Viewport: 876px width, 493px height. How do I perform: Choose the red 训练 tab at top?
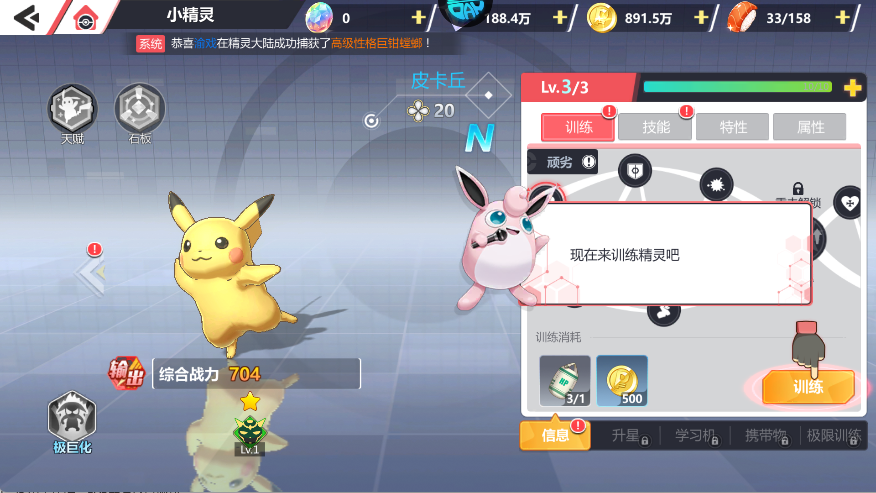click(x=578, y=127)
